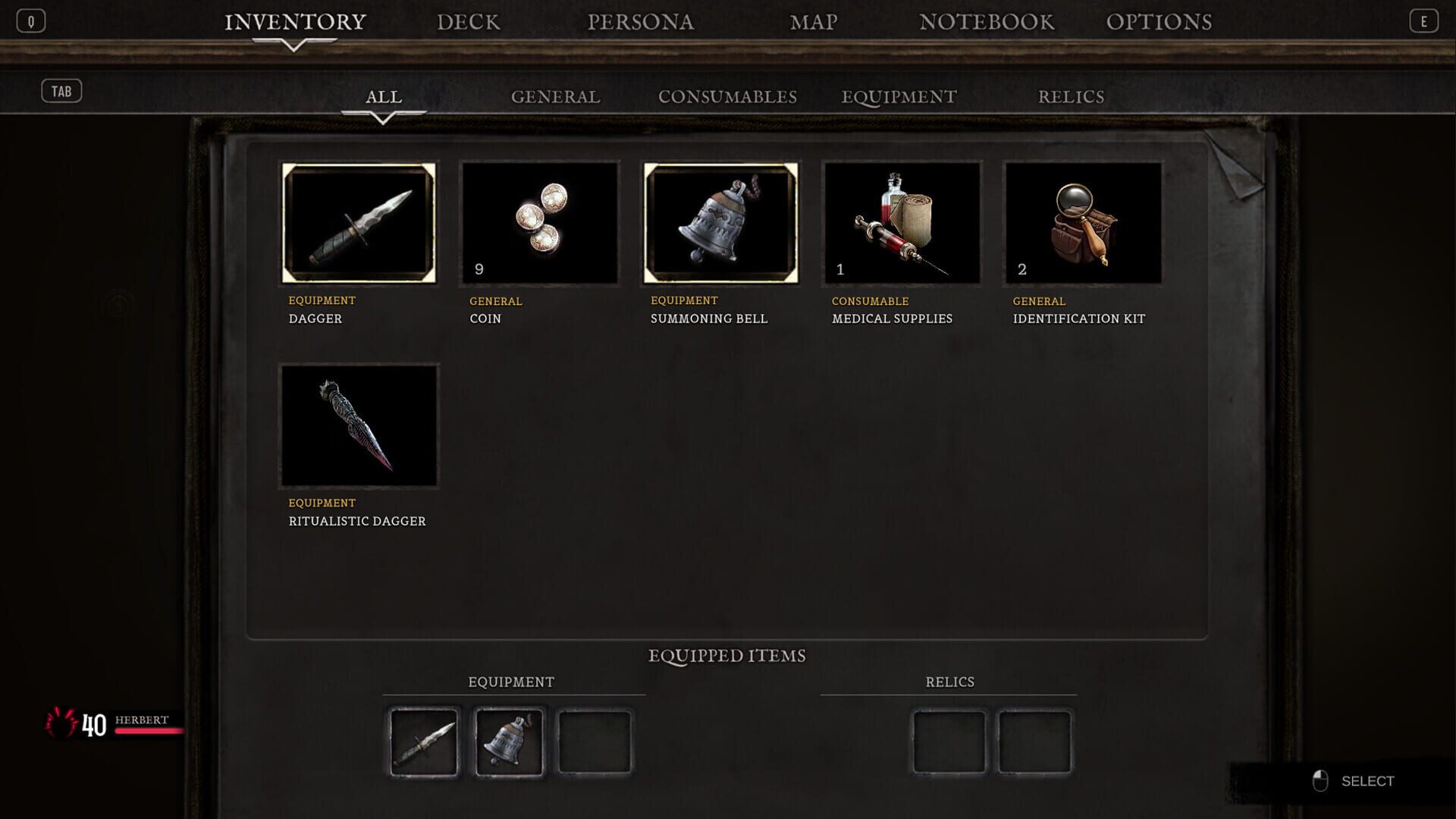This screenshot has width=1456, height=819.
Task: Select the Coin stack icon
Action: (x=540, y=222)
